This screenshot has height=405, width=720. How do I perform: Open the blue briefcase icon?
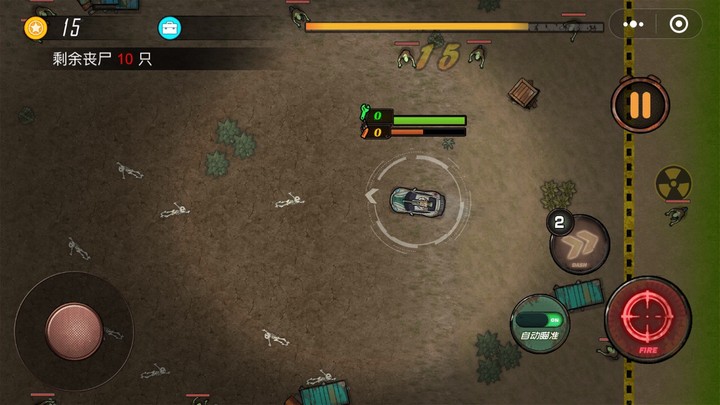click(x=170, y=28)
